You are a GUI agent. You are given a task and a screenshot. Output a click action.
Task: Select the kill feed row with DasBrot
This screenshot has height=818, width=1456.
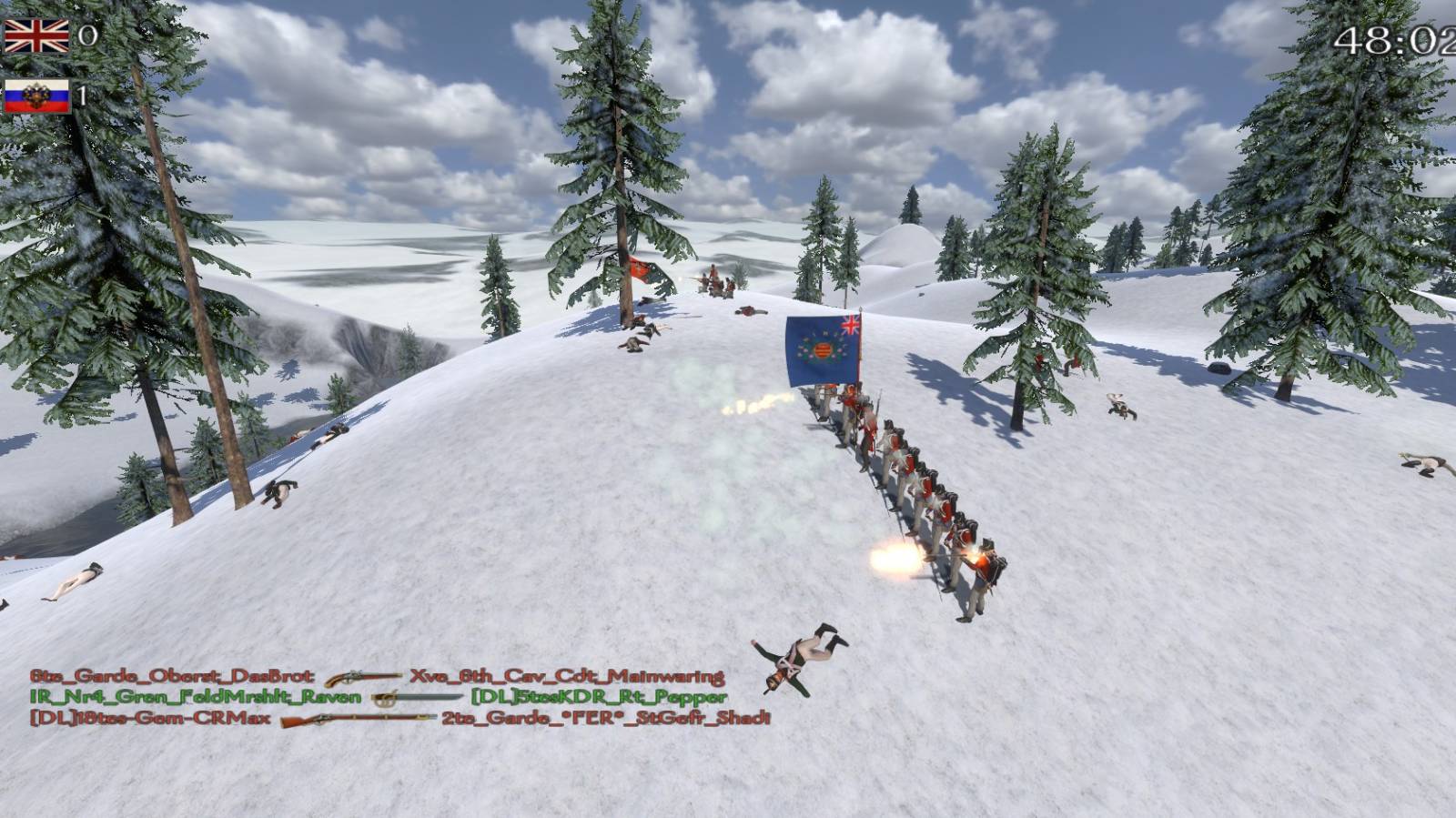[x=377, y=677]
